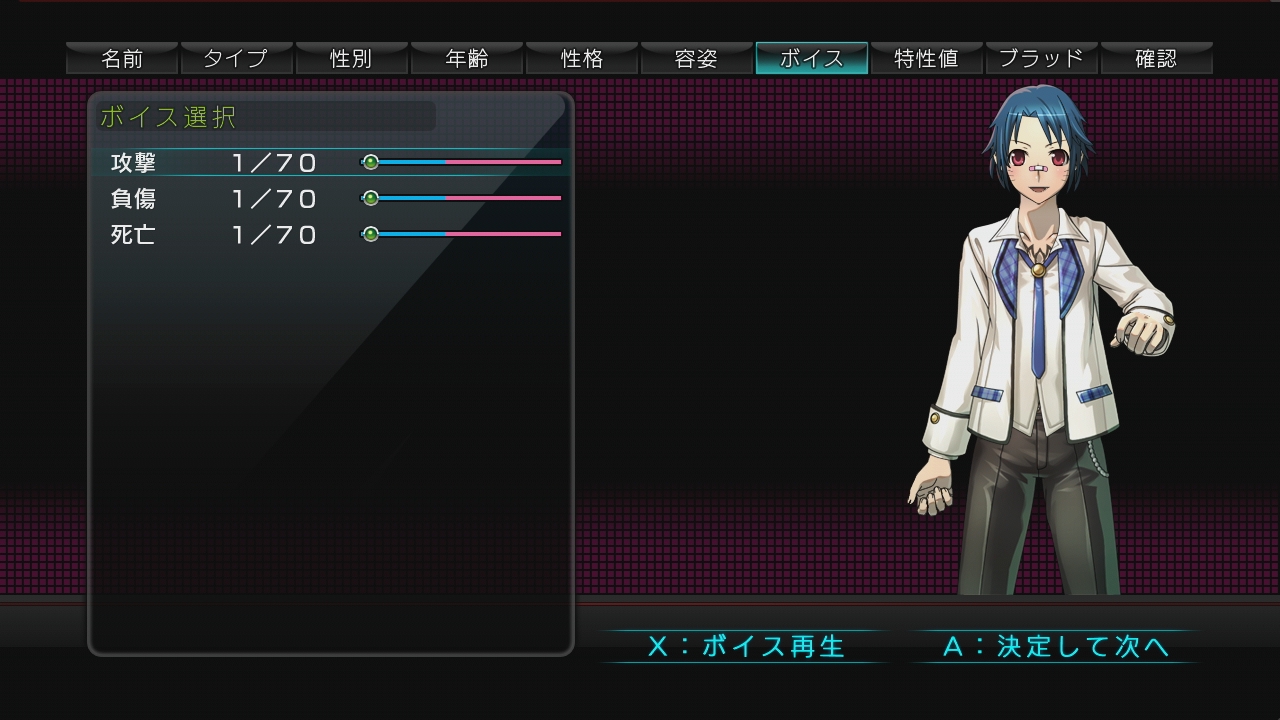Viewport: 1280px width, 720px height.
Task: Go to the 年齢 tab
Action: tap(467, 59)
